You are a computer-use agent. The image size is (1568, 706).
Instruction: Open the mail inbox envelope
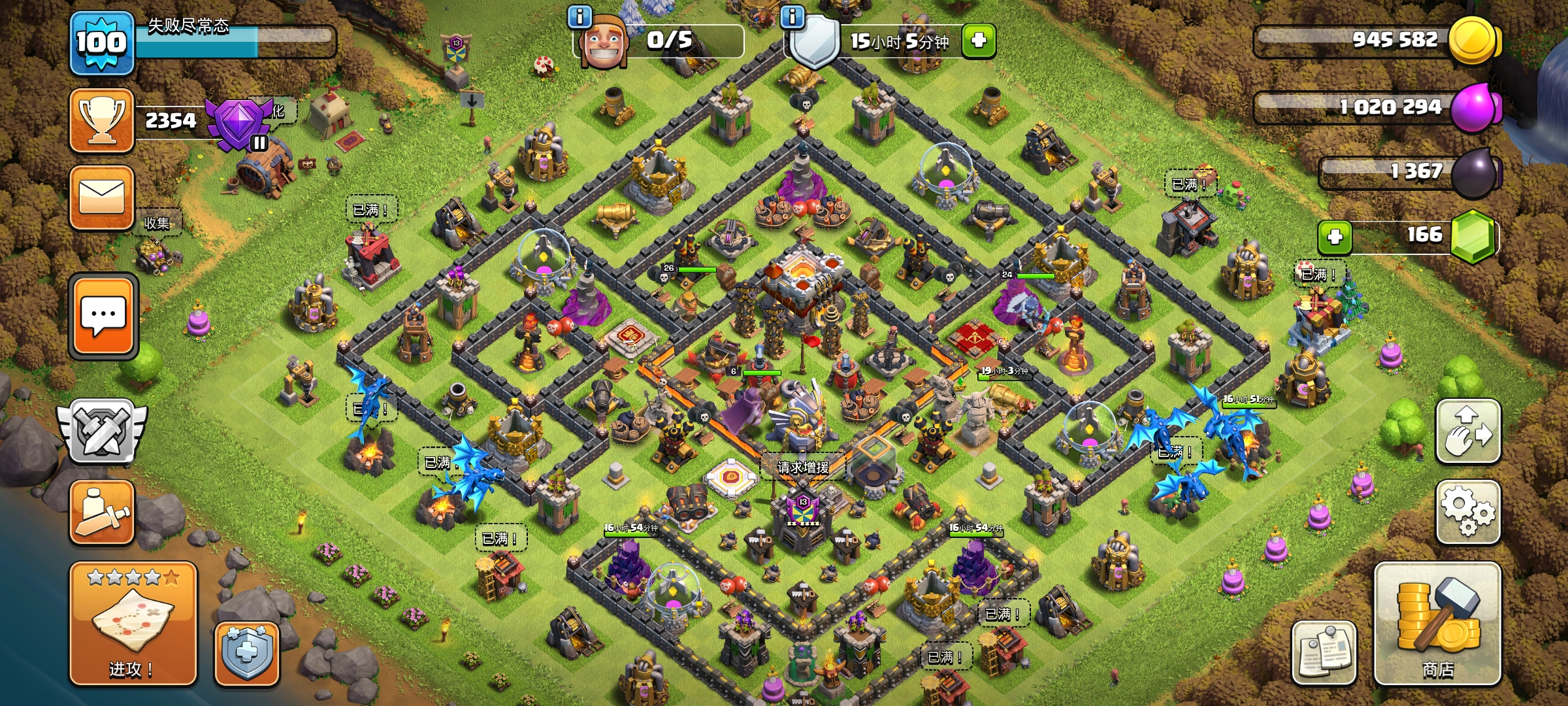click(102, 197)
